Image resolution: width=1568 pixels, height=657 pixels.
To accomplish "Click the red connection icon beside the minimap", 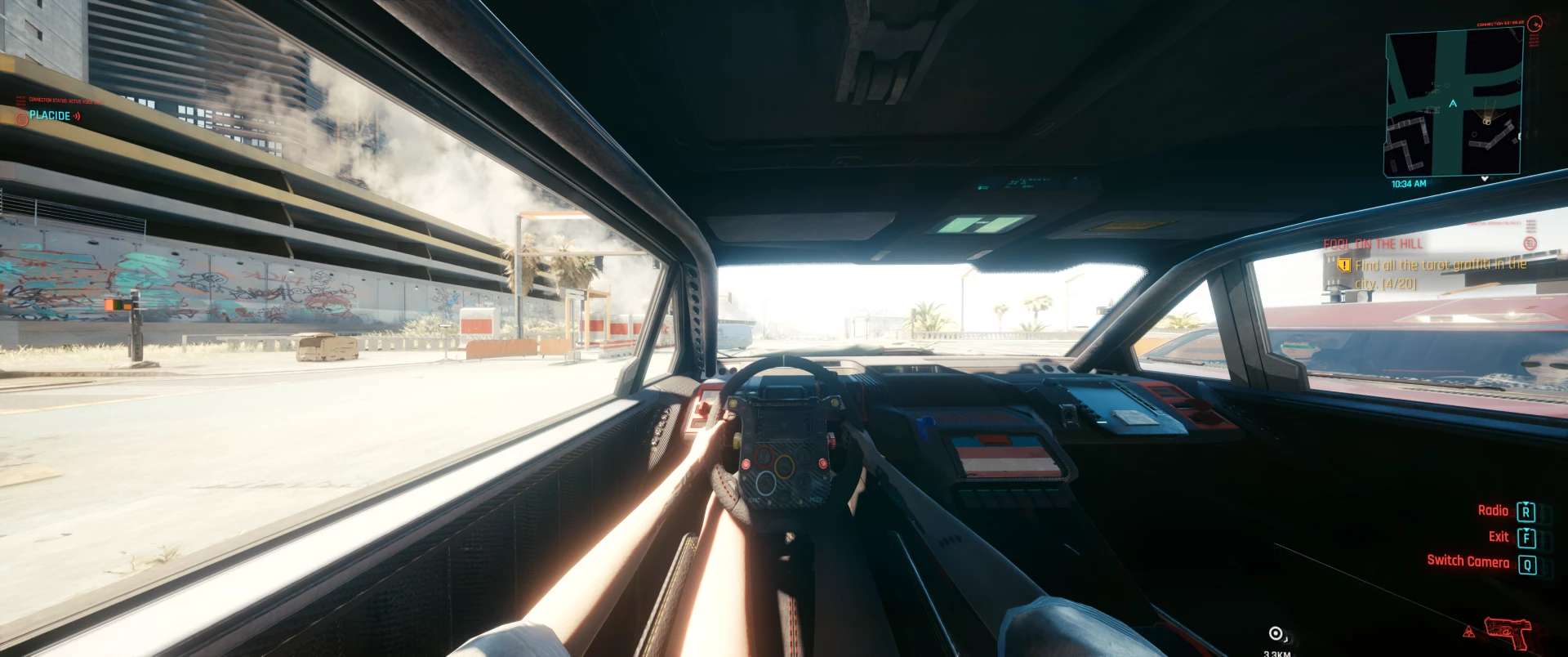I will click(1536, 25).
